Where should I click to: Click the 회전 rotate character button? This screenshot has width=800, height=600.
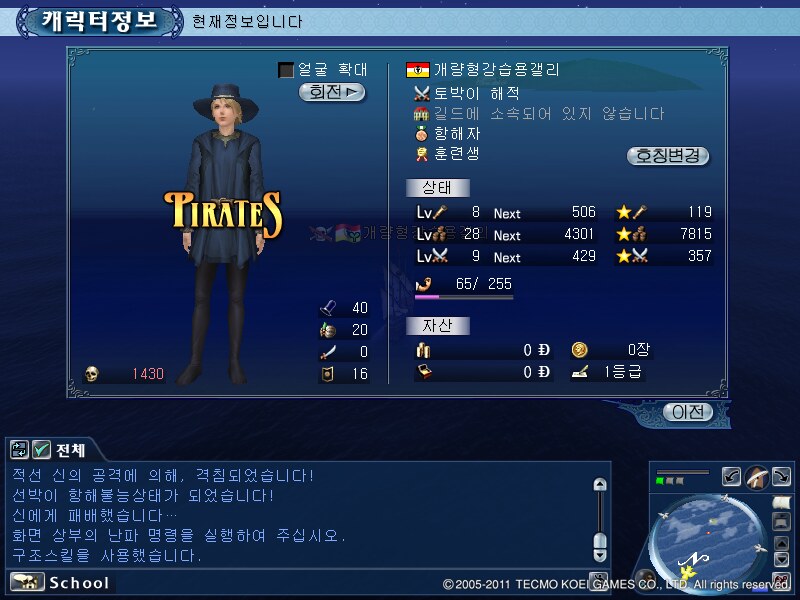(x=331, y=92)
